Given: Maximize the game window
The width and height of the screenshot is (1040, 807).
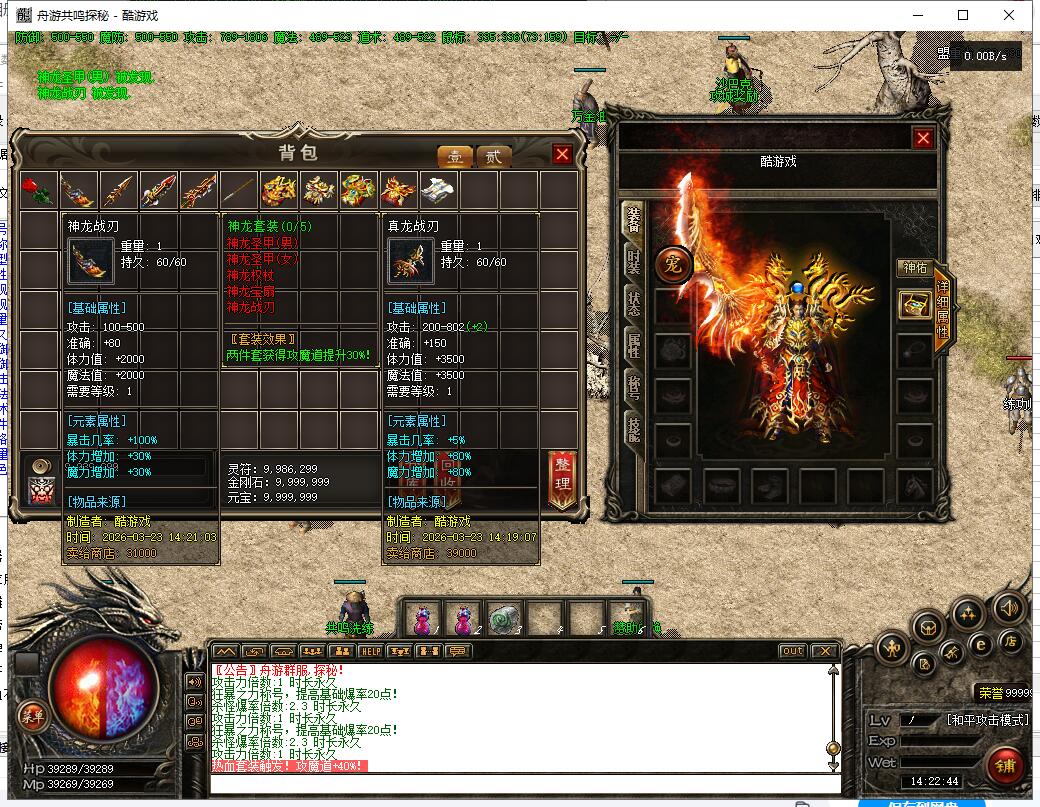Looking at the screenshot, I should click(963, 15).
